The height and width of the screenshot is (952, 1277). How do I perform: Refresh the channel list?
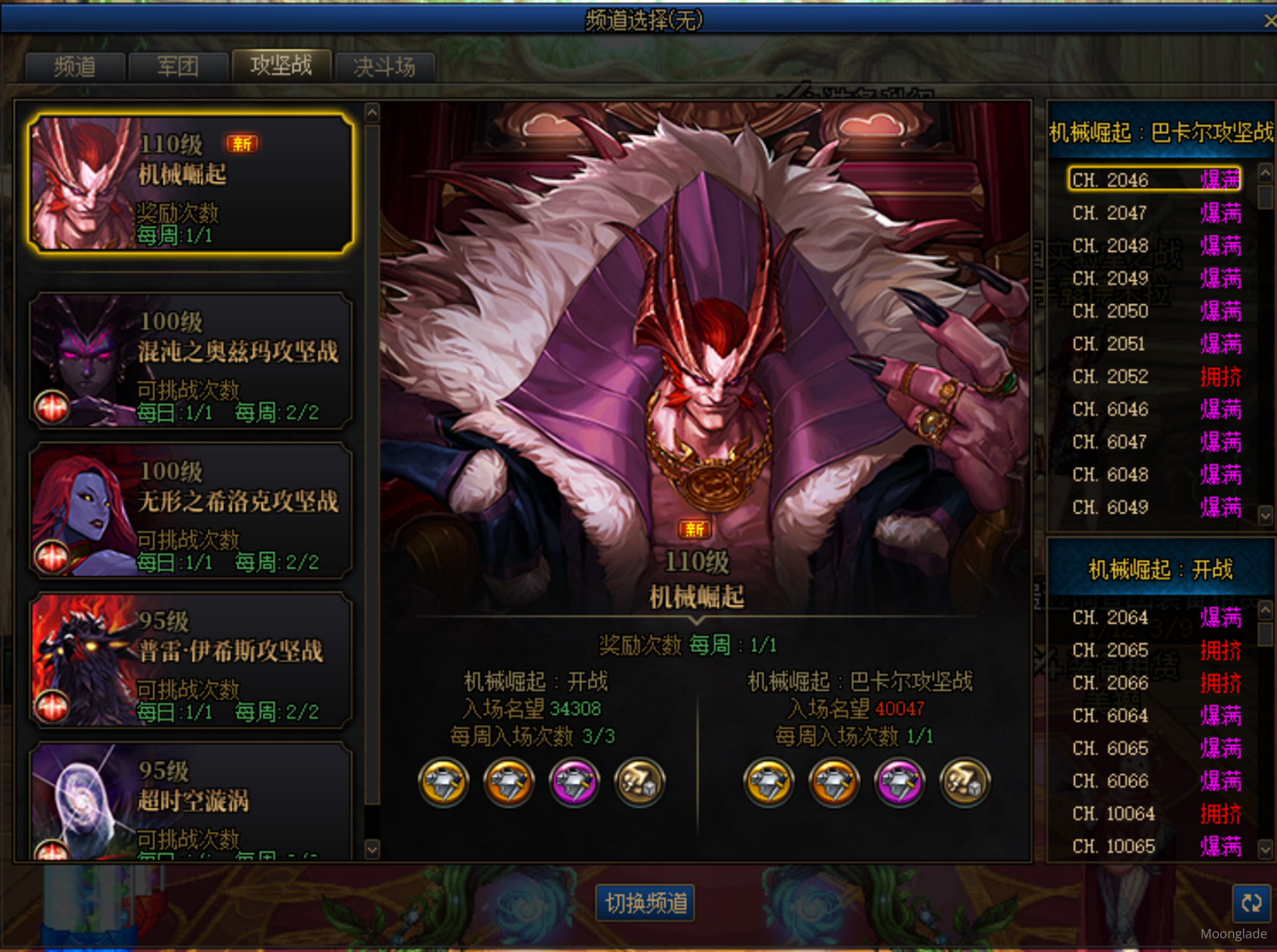point(1251,903)
